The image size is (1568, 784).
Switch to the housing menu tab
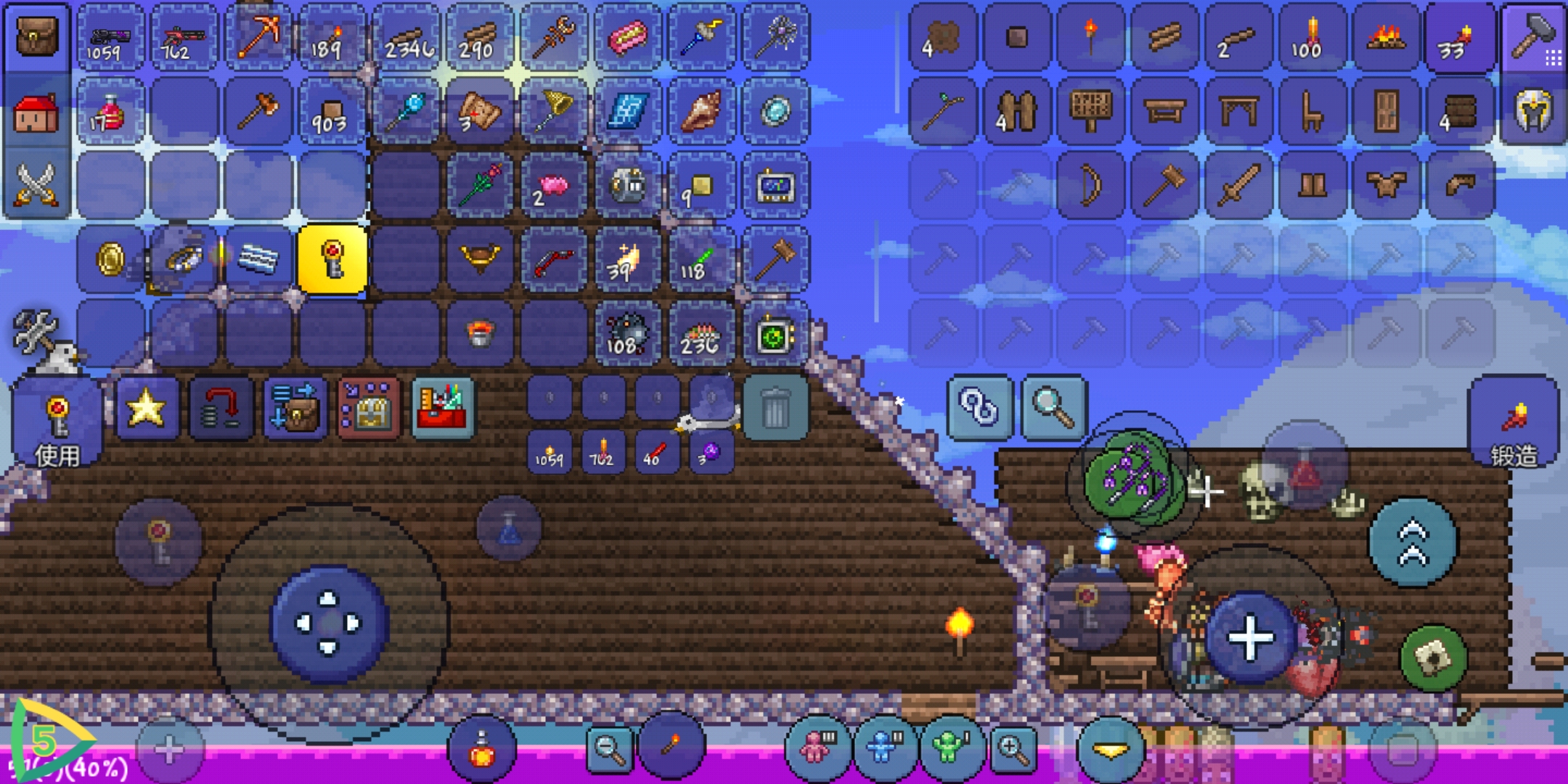tap(36, 113)
